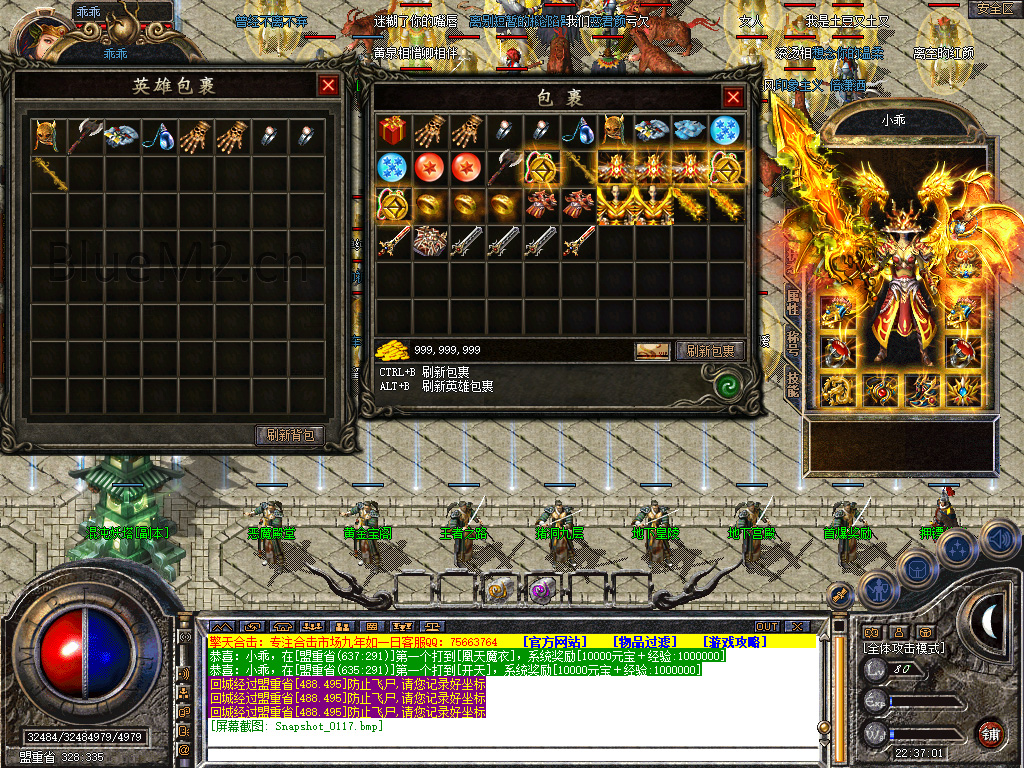Open the 属性 attributes tab
Screen dimensions: 1024x768
[x=793, y=302]
